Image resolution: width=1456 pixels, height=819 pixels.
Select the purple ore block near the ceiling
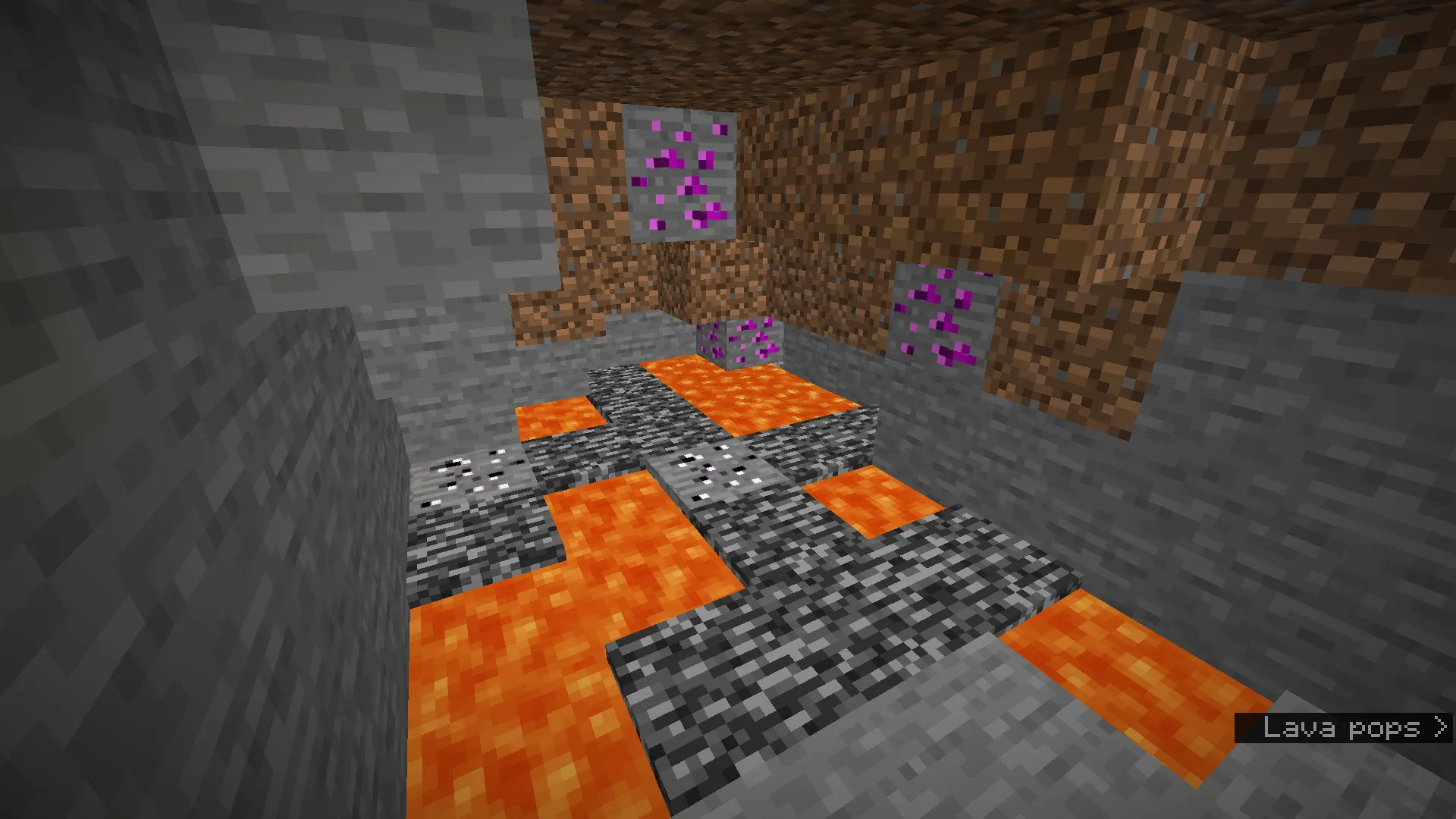681,173
